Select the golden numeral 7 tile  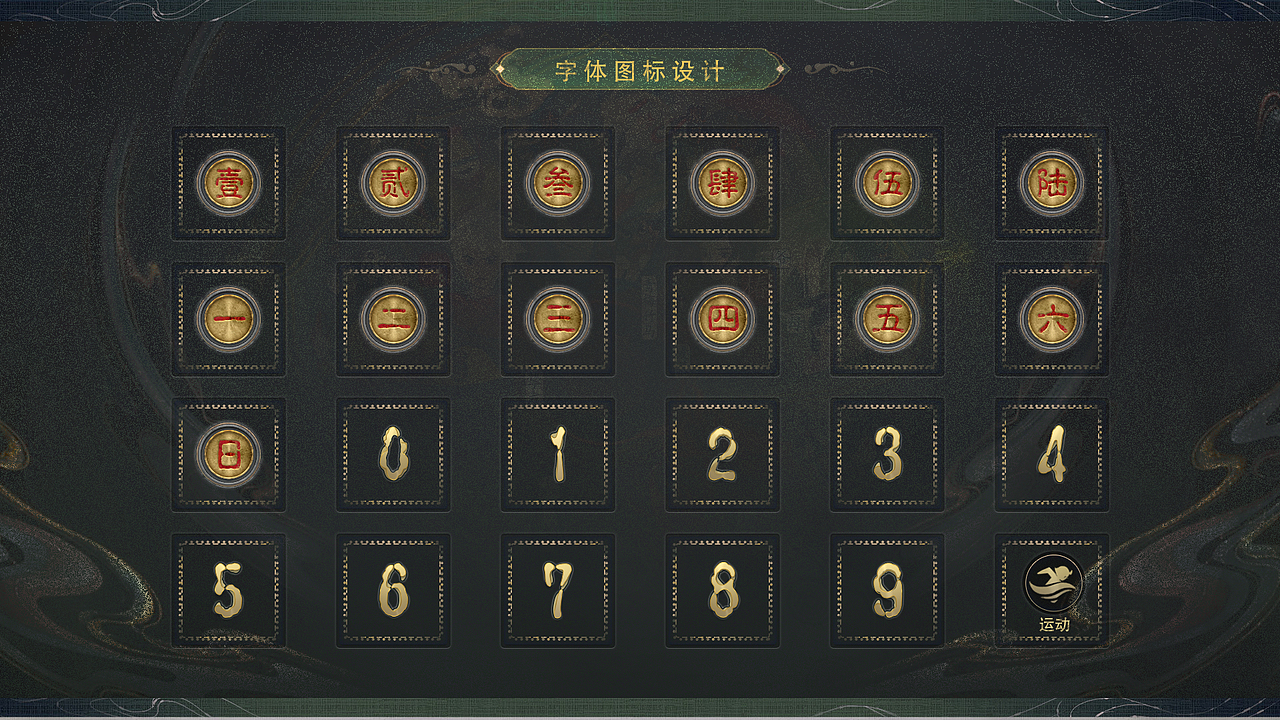click(558, 590)
